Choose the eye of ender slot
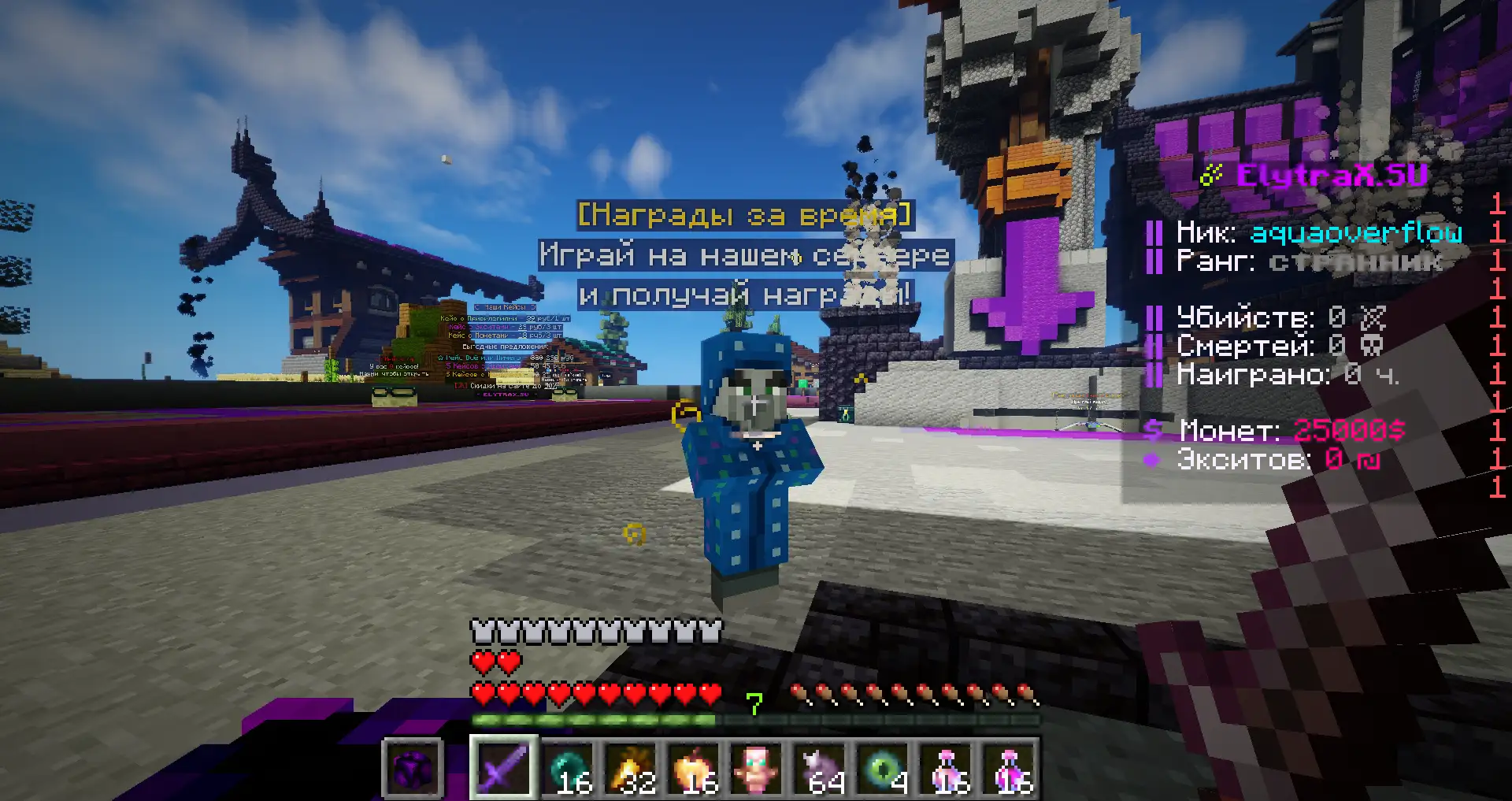Viewport: 1512px width, 801px height. (x=882, y=767)
